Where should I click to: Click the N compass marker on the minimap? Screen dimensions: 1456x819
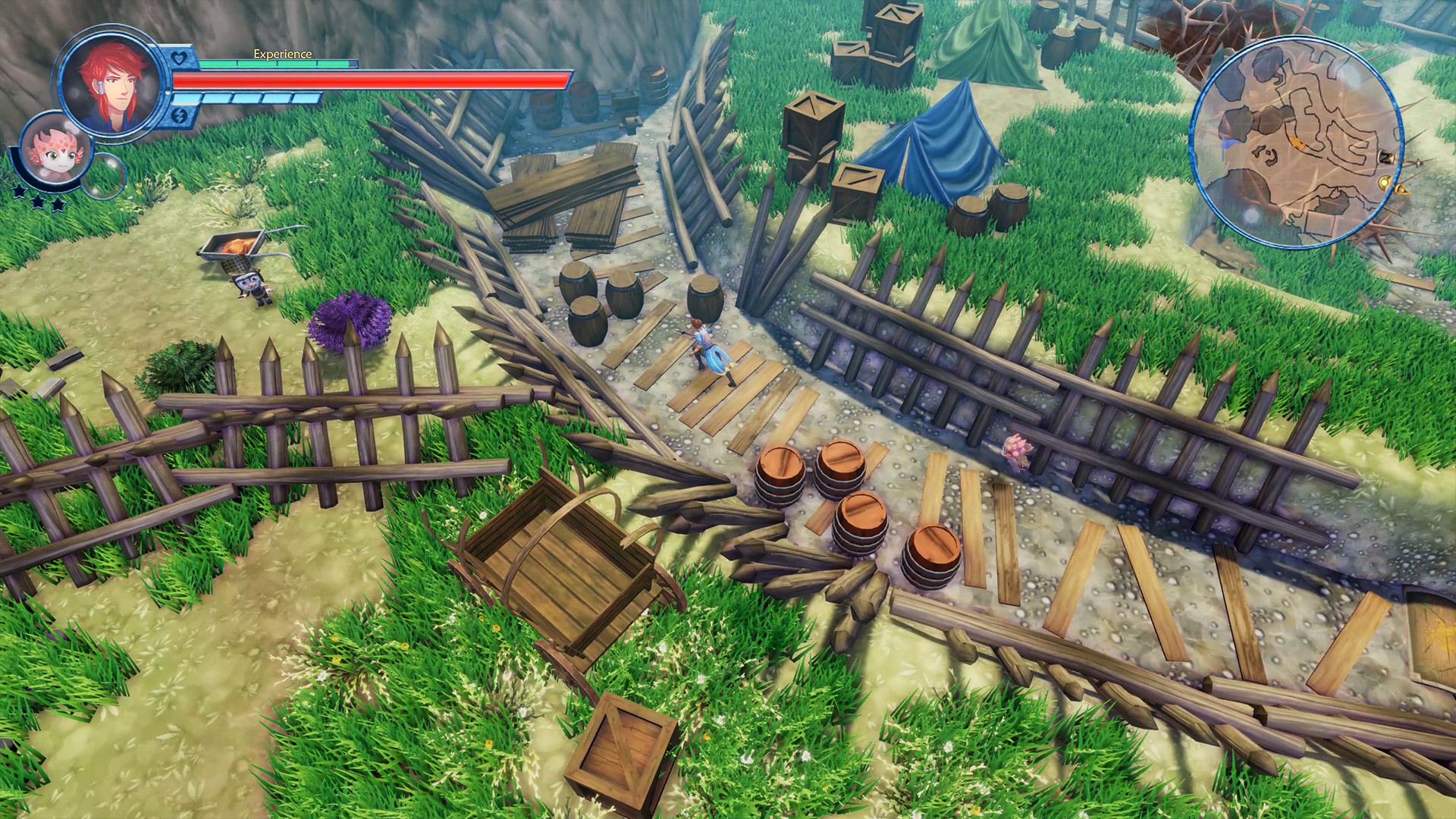[1385, 156]
